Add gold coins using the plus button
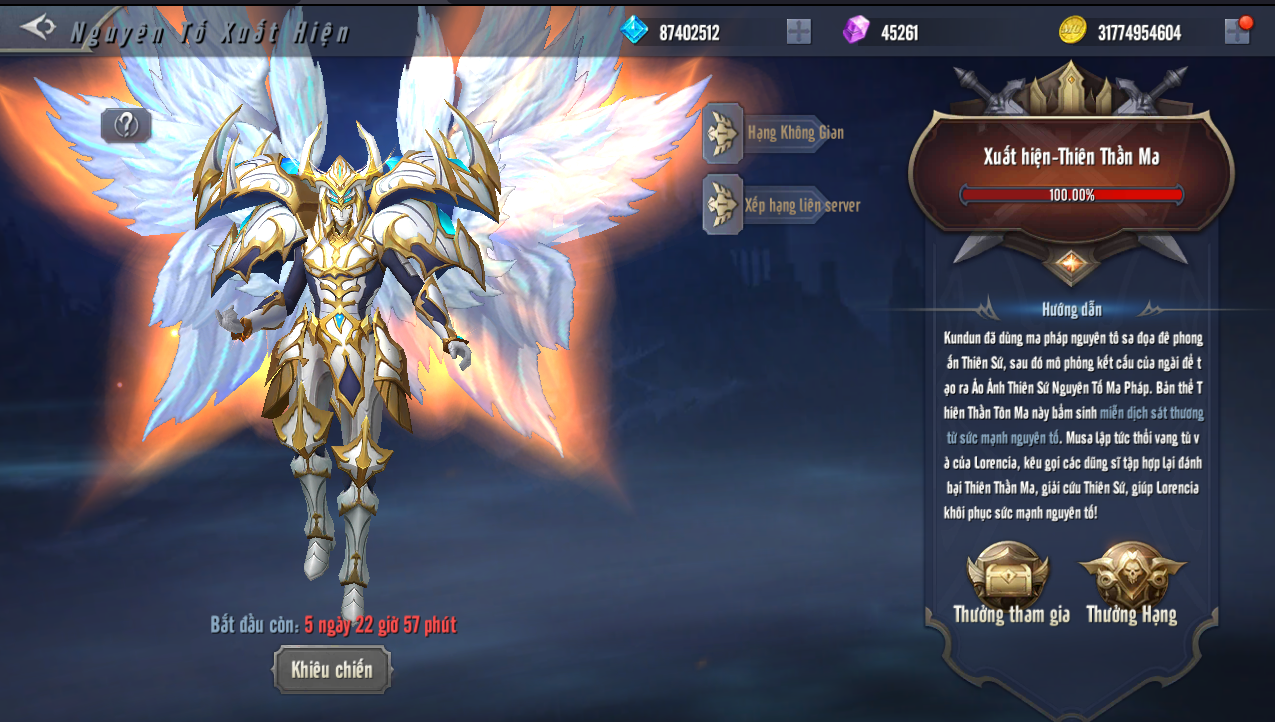 (1236, 32)
